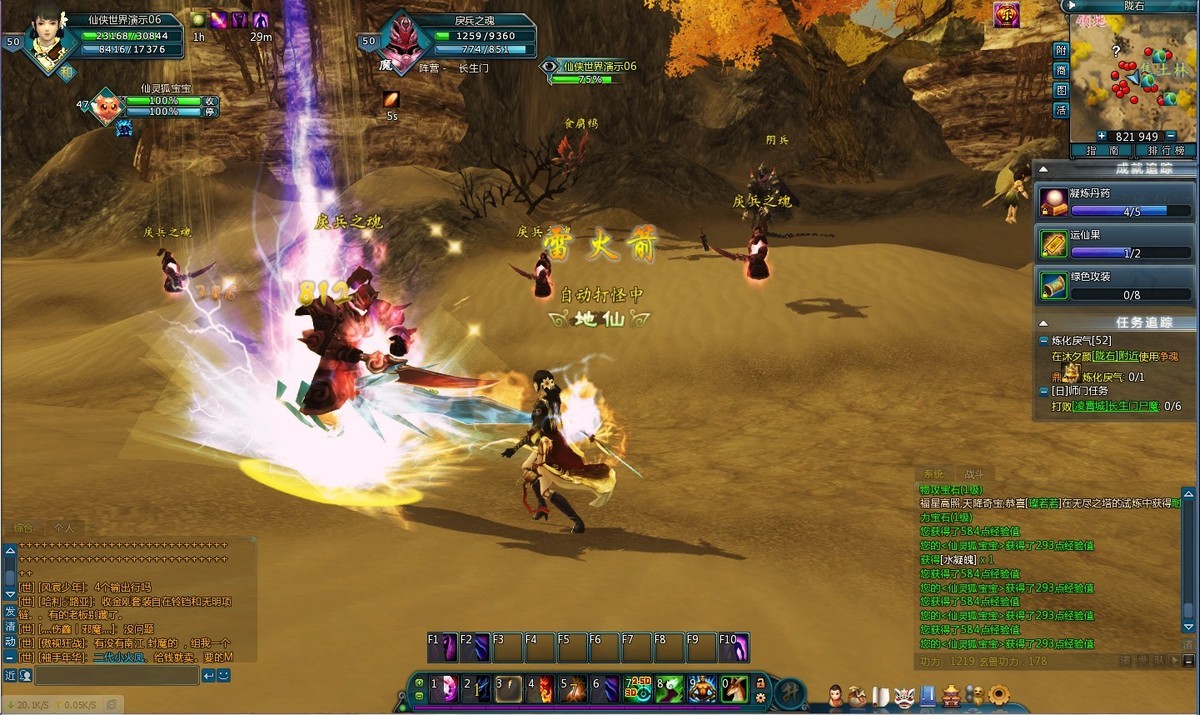Viewport: 1200px width, 715px height.
Task: Collapse the 任务追踪 quest tracker panel
Action: pos(1044,323)
